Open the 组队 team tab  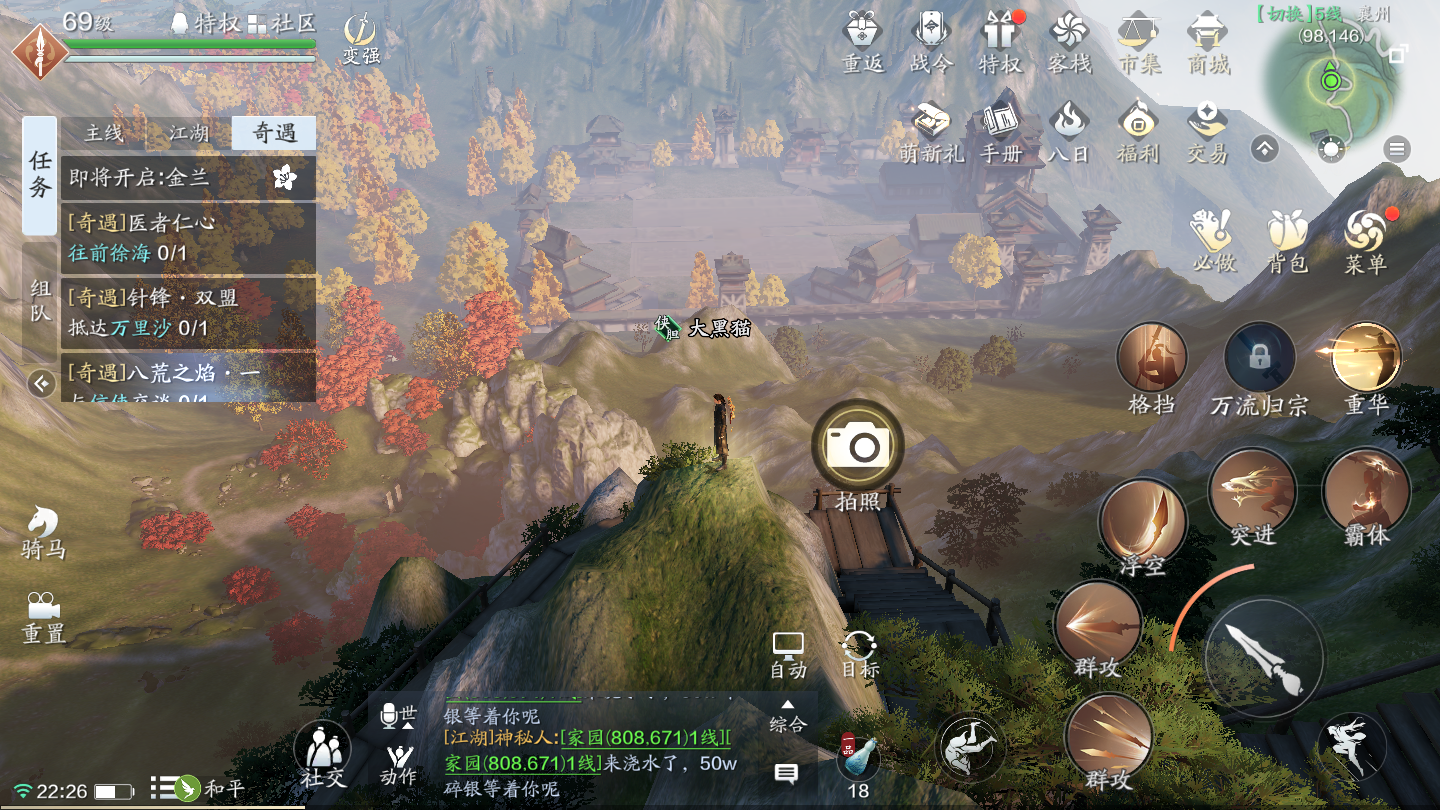40,301
